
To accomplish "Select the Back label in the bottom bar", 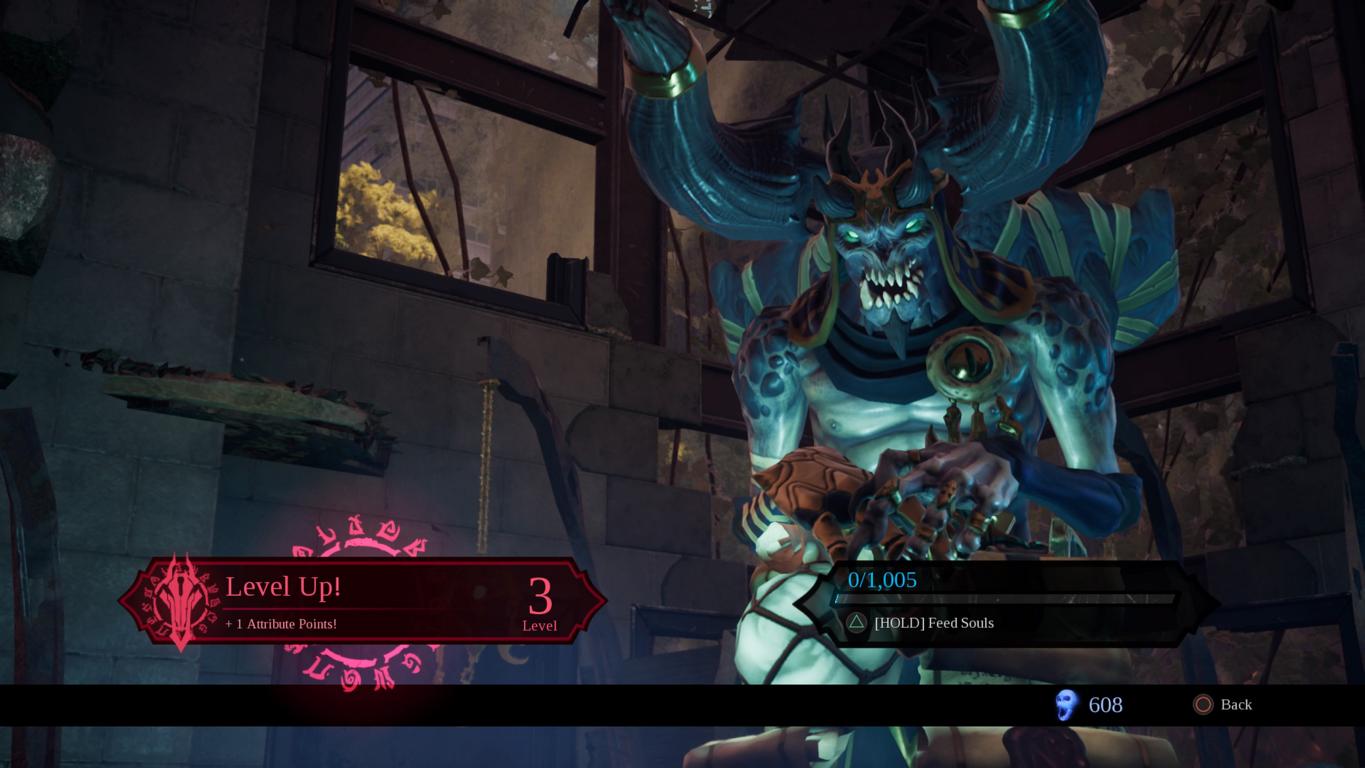I will click(1235, 705).
